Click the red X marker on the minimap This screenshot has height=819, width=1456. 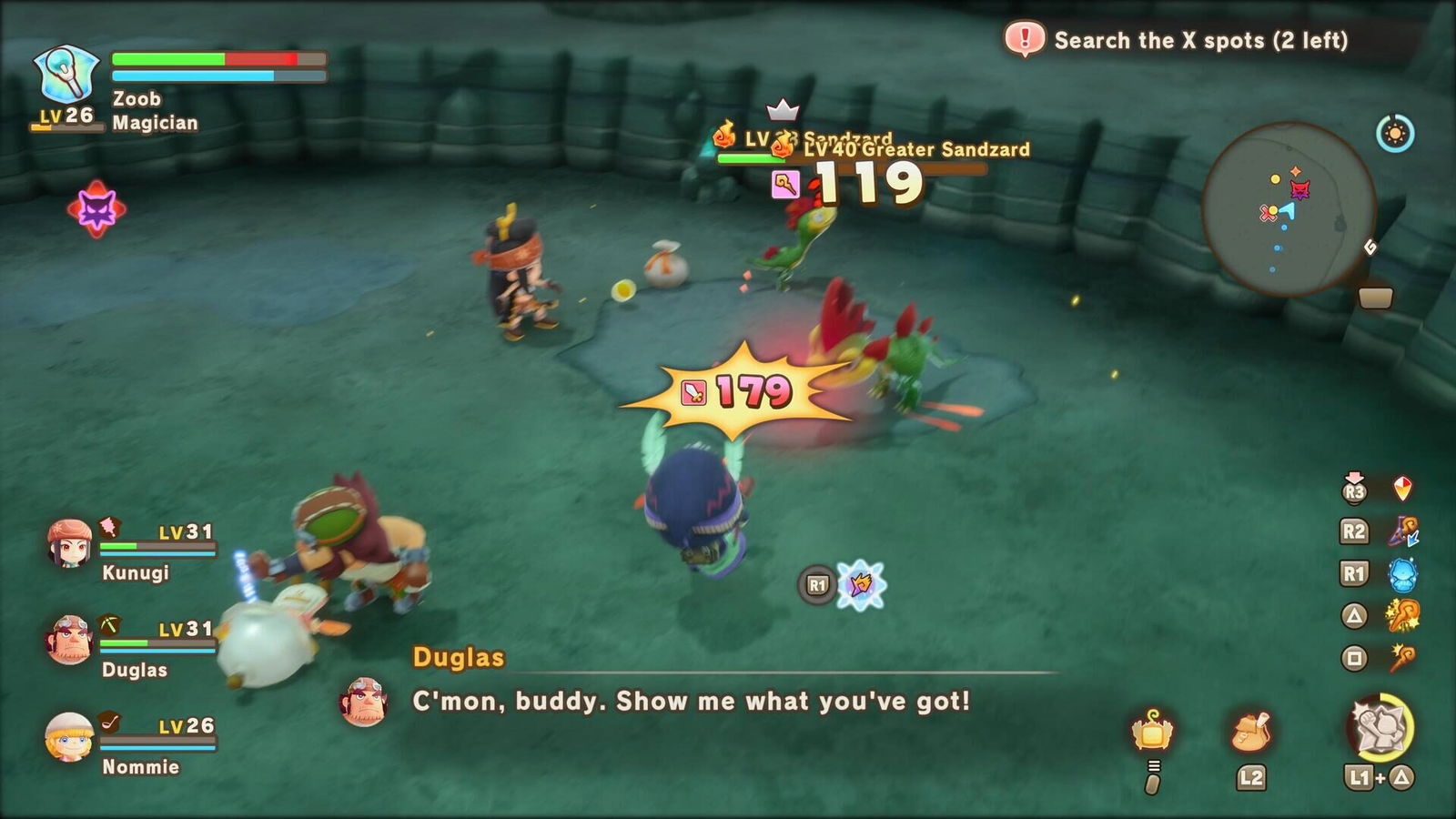point(1267,214)
